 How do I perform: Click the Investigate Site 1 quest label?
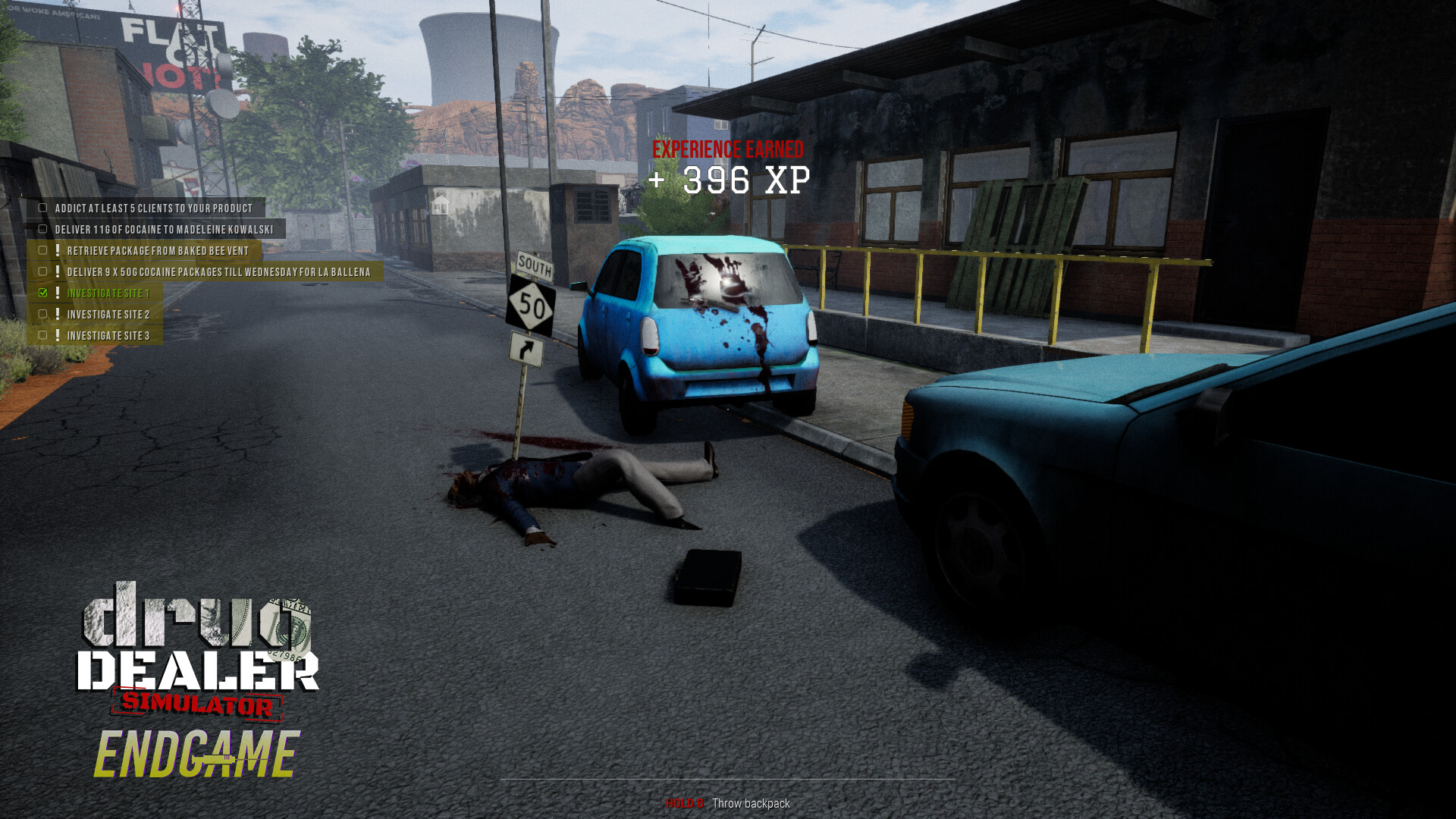(x=108, y=293)
